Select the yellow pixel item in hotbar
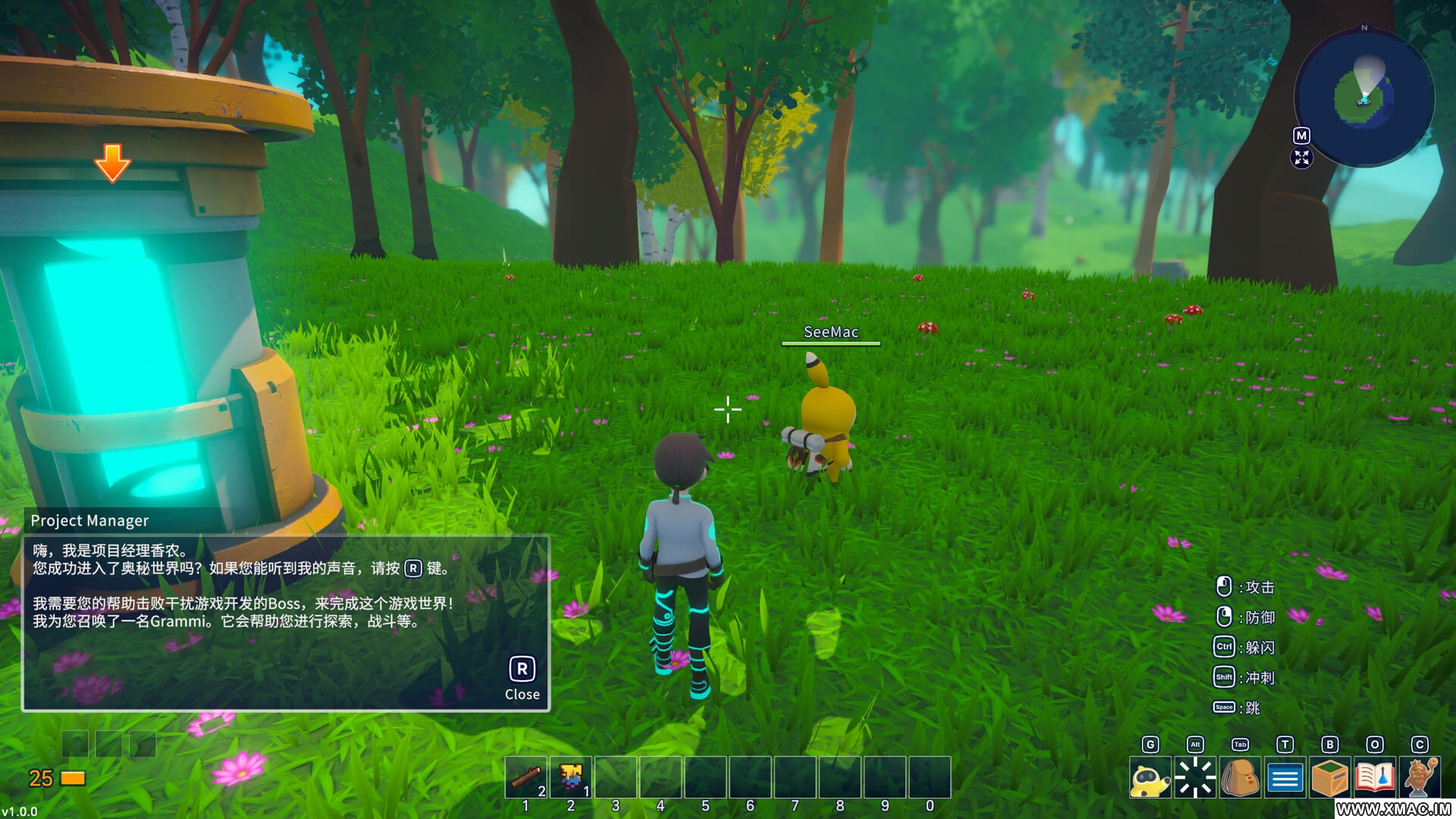The width and height of the screenshot is (1456, 819). [571, 777]
